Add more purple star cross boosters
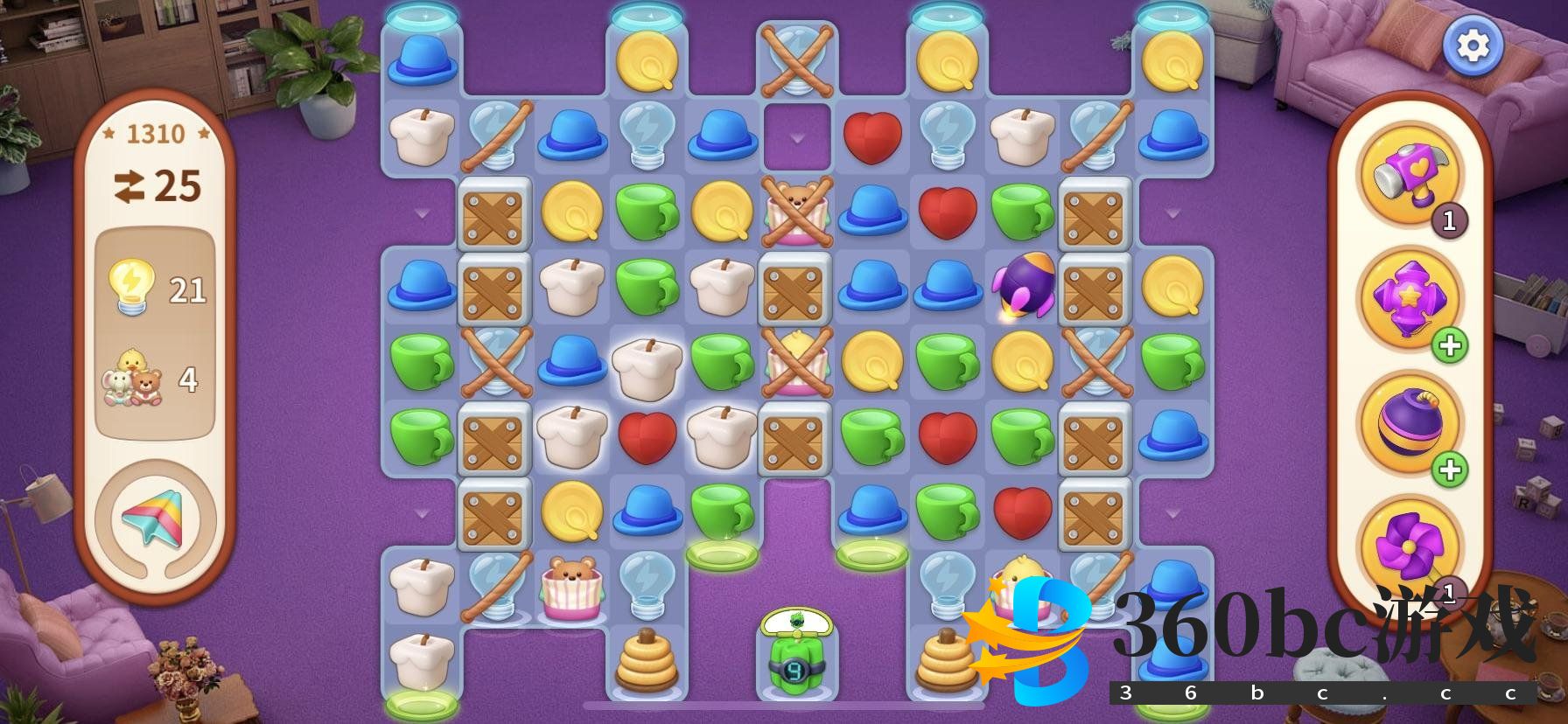 [x=1449, y=346]
